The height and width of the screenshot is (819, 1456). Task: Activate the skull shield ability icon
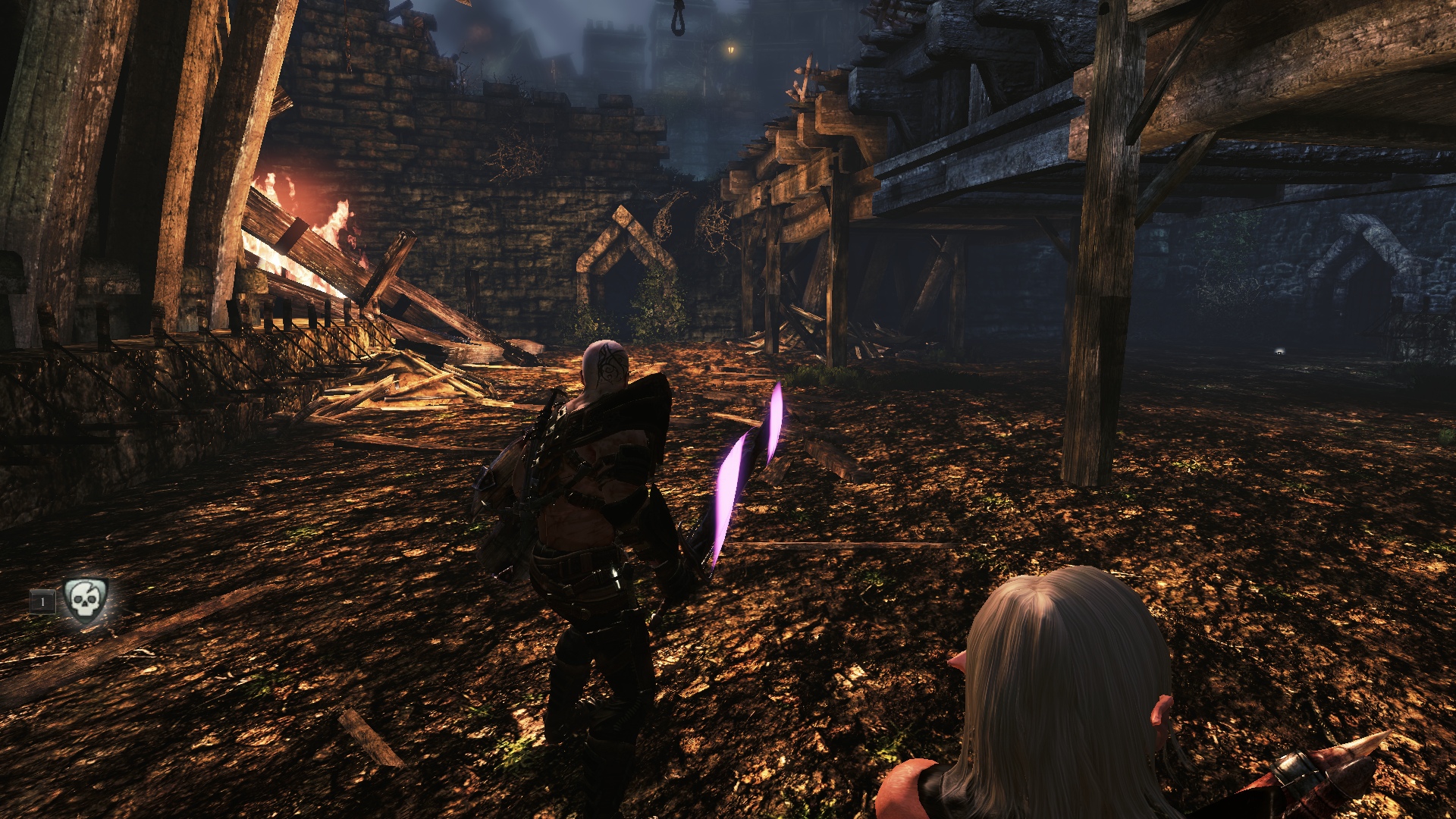[x=85, y=601]
